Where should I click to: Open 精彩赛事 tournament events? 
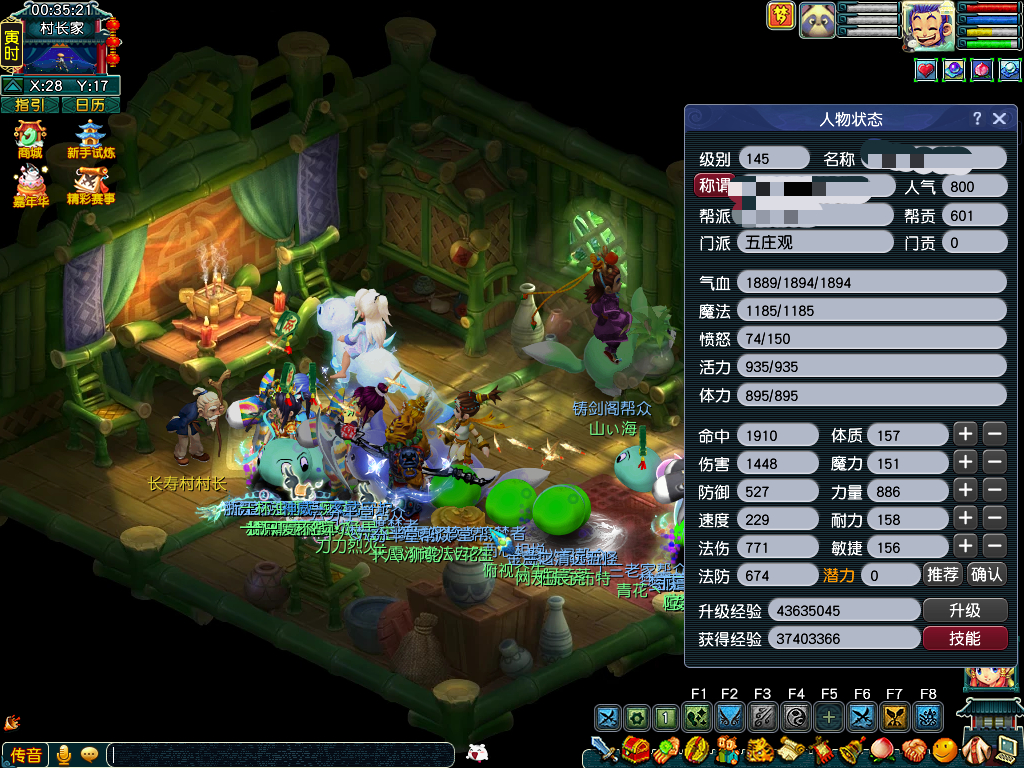91,186
